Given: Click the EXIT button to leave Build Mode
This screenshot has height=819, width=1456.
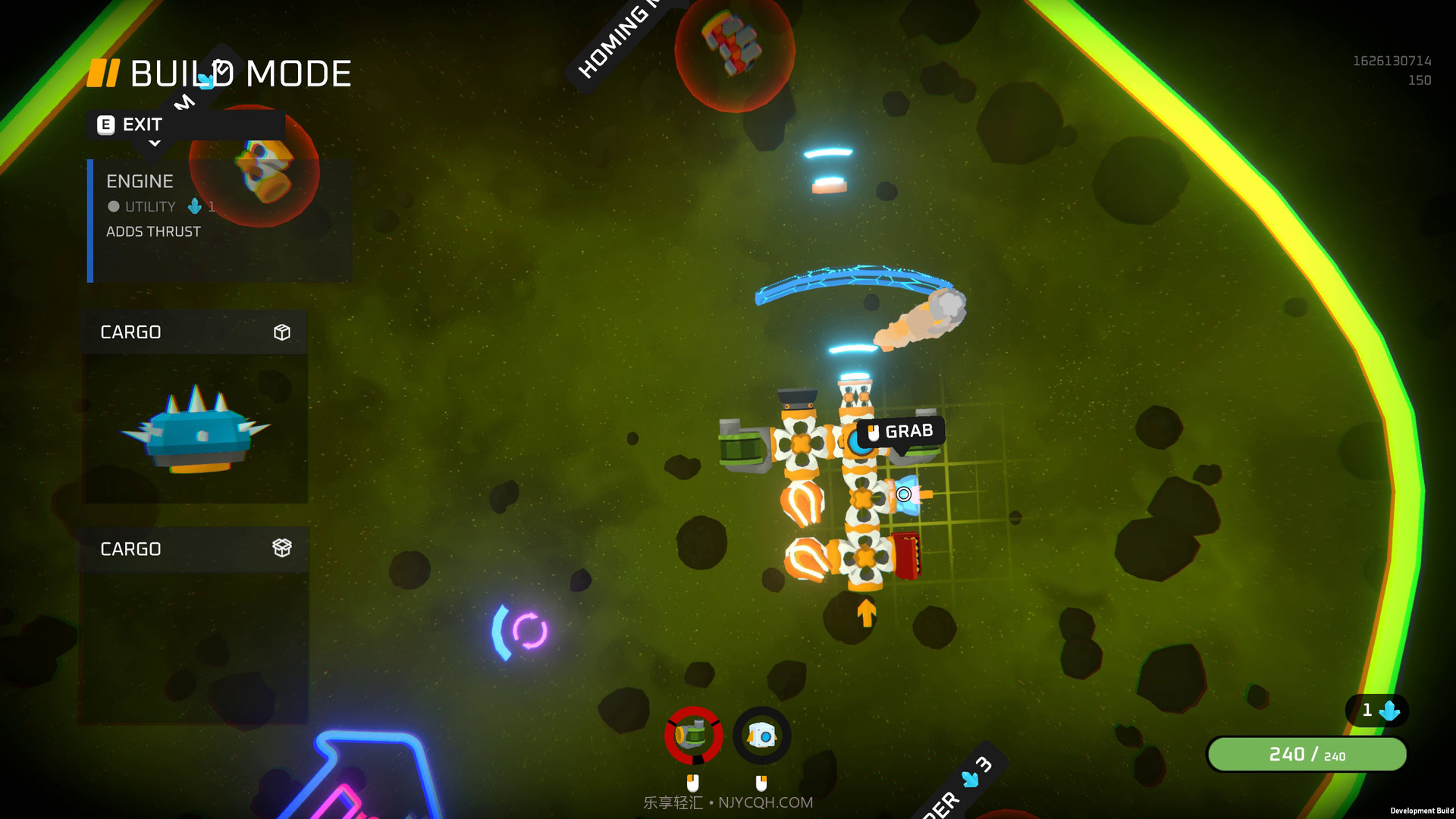Looking at the screenshot, I should pyautogui.click(x=143, y=124).
